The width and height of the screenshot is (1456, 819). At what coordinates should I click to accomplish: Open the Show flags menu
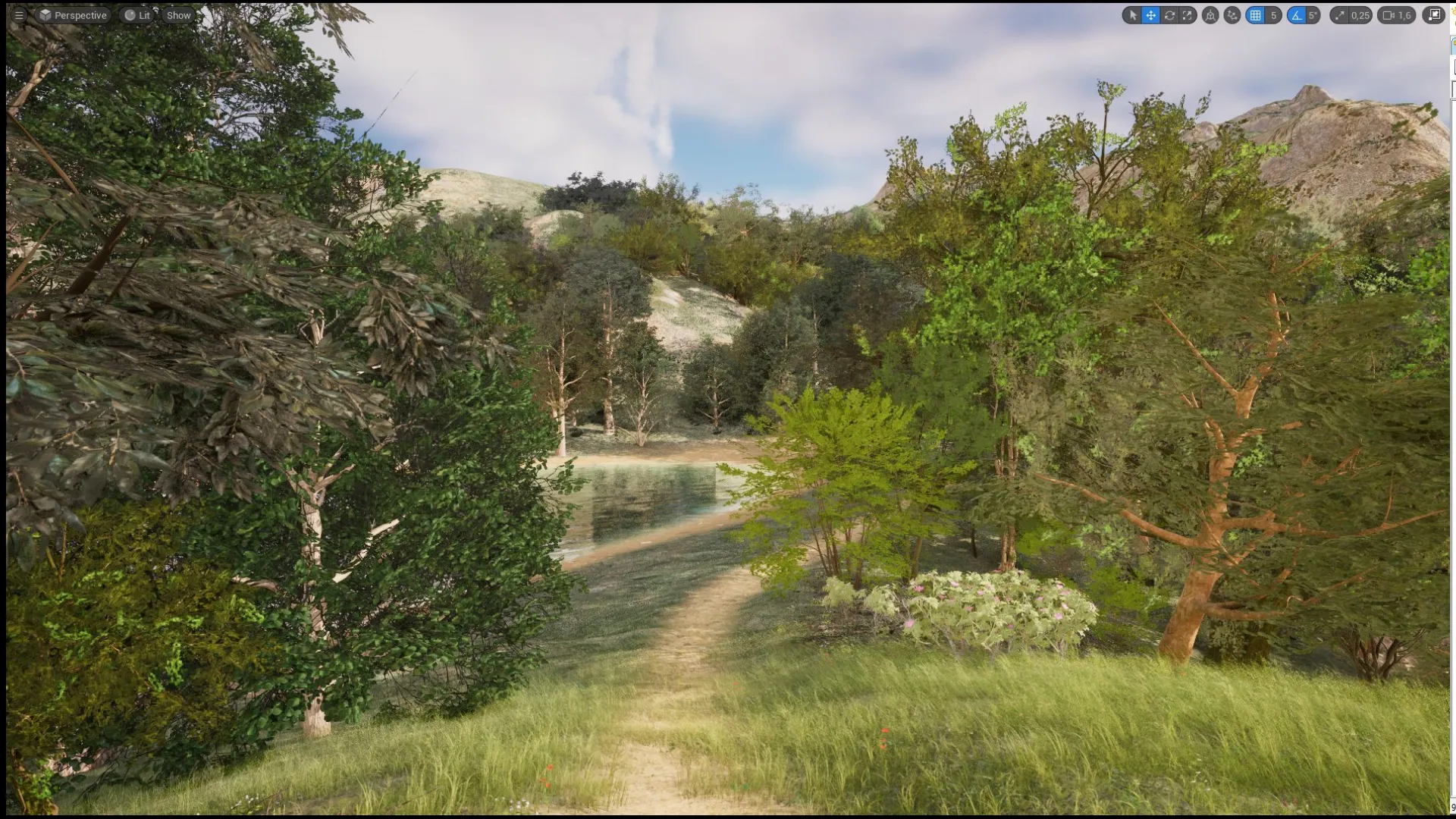[x=179, y=15]
